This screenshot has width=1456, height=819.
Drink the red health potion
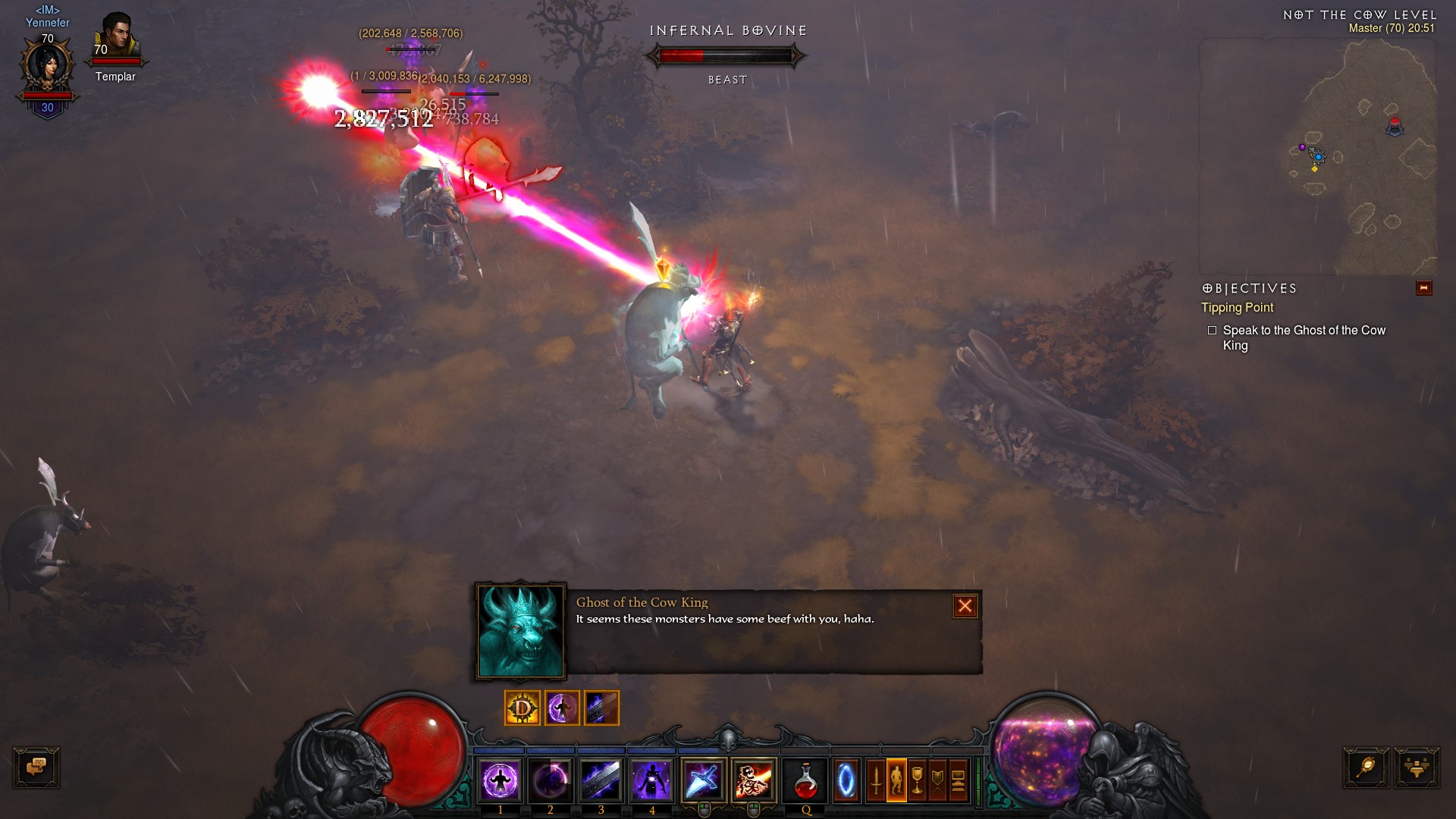pos(805,780)
